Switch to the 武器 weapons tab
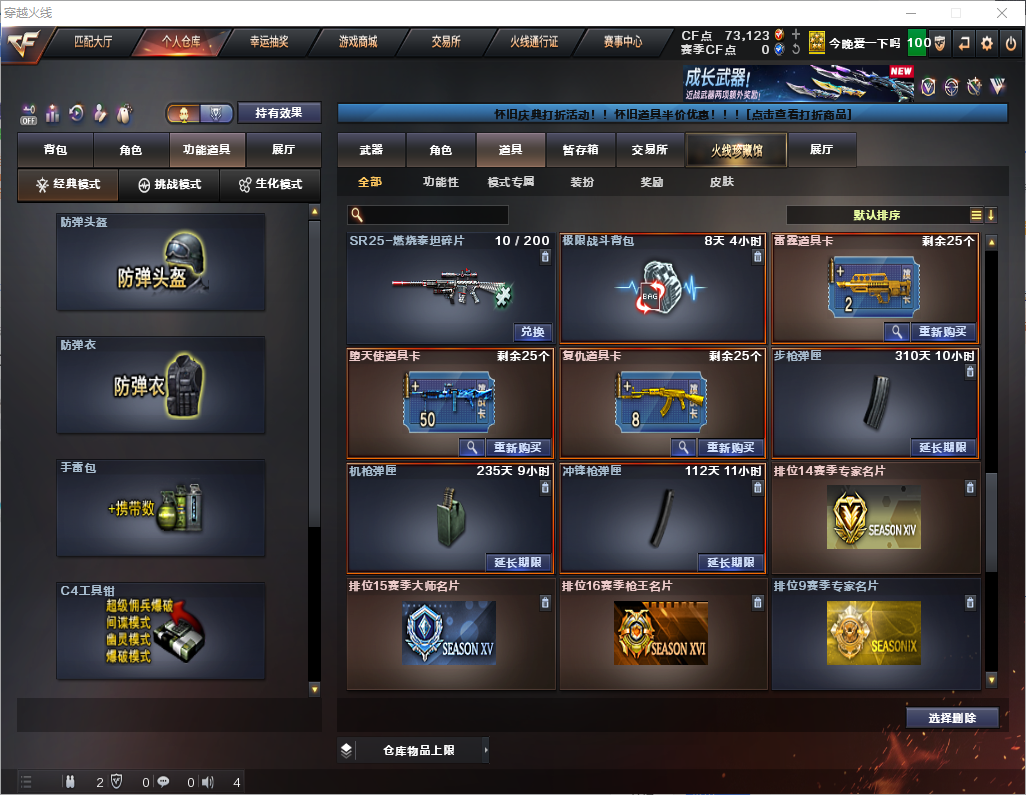Screen dimensions: 1026x795 pos(371,150)
